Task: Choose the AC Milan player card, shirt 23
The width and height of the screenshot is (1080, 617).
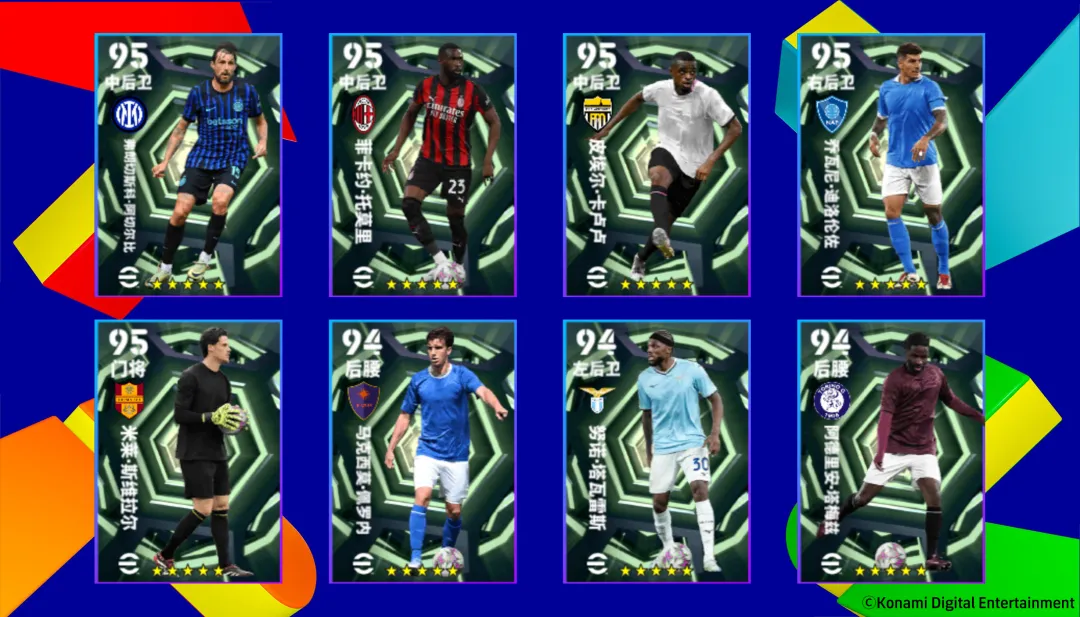Action: (422, 165)
